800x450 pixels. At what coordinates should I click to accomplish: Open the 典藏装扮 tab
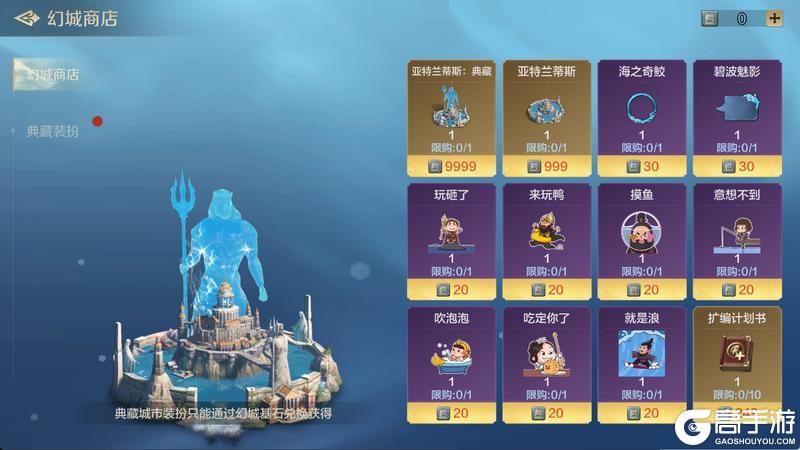(53, 130)
